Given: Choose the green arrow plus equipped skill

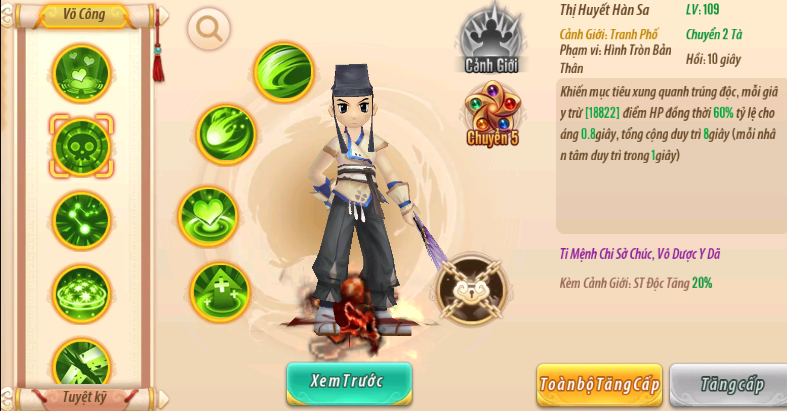Looking at the screenshot, I should point(220,291).
